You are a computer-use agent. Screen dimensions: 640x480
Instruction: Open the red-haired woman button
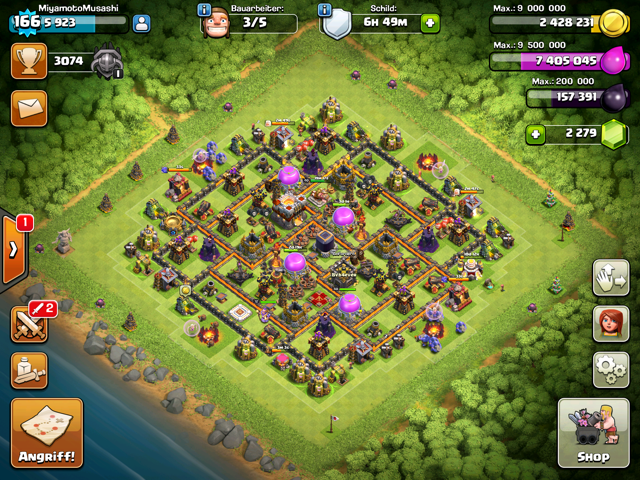609,324
